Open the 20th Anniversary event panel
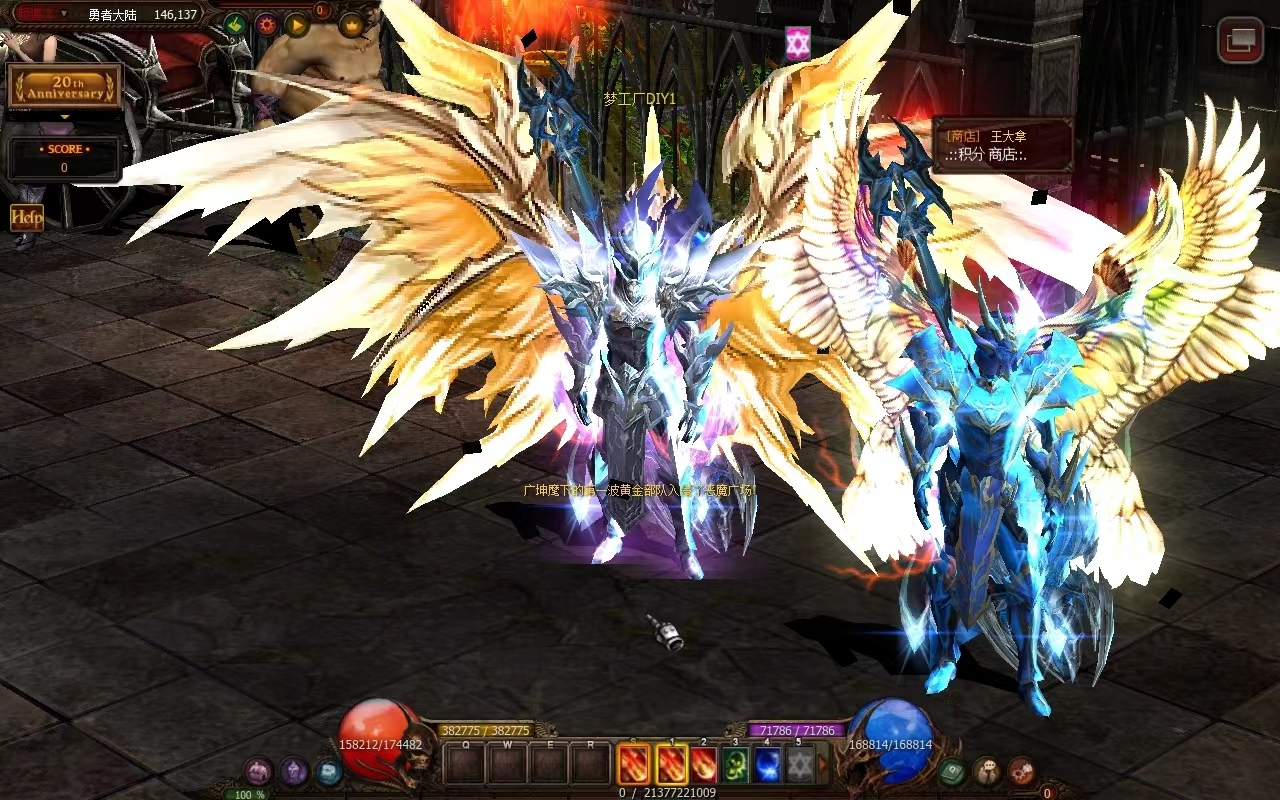The width and height of the screenshot is (1280, 800). pyautogui.click(x=64, y=87)
